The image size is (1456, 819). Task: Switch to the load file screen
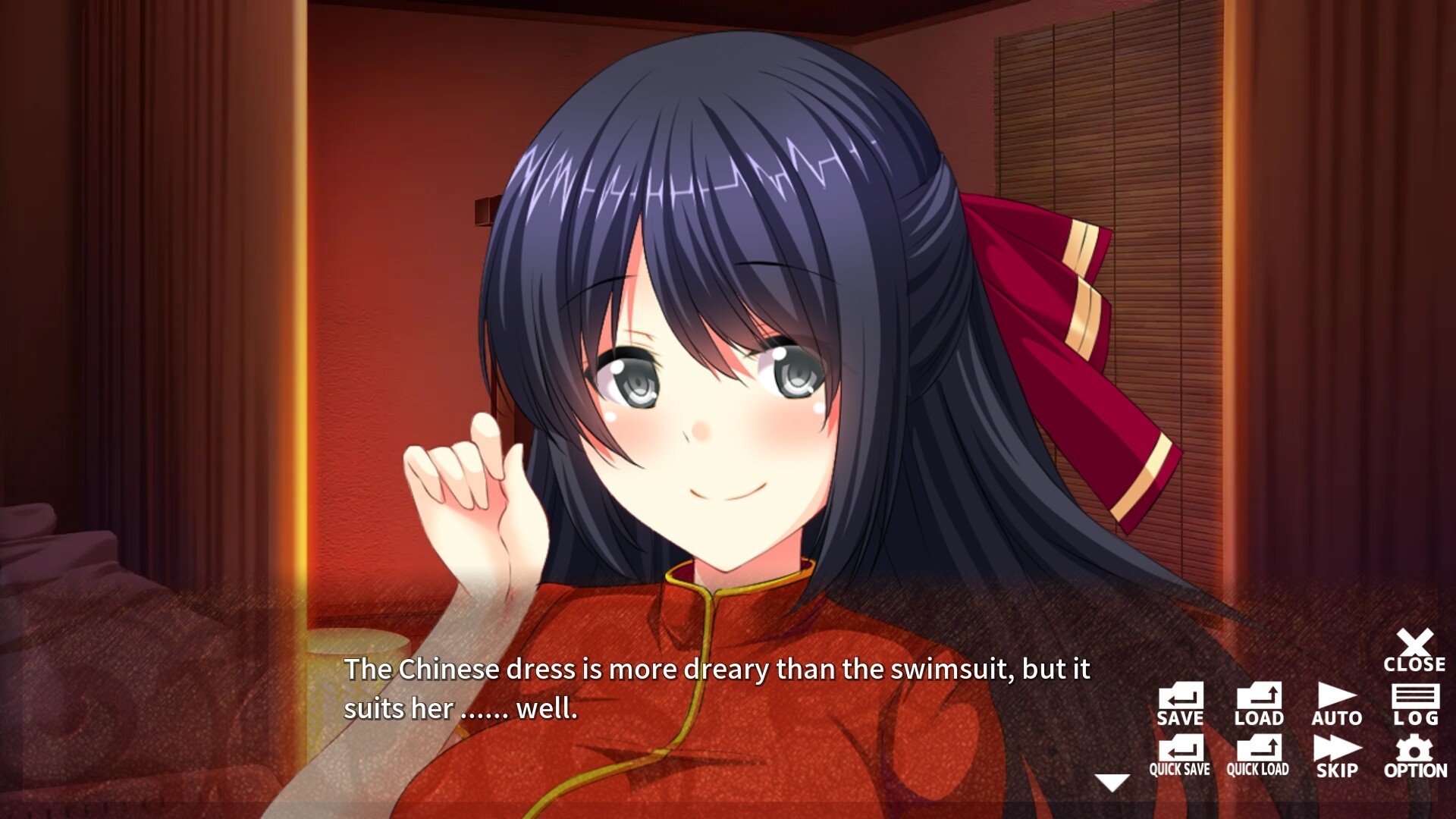tap(1259, 705)
